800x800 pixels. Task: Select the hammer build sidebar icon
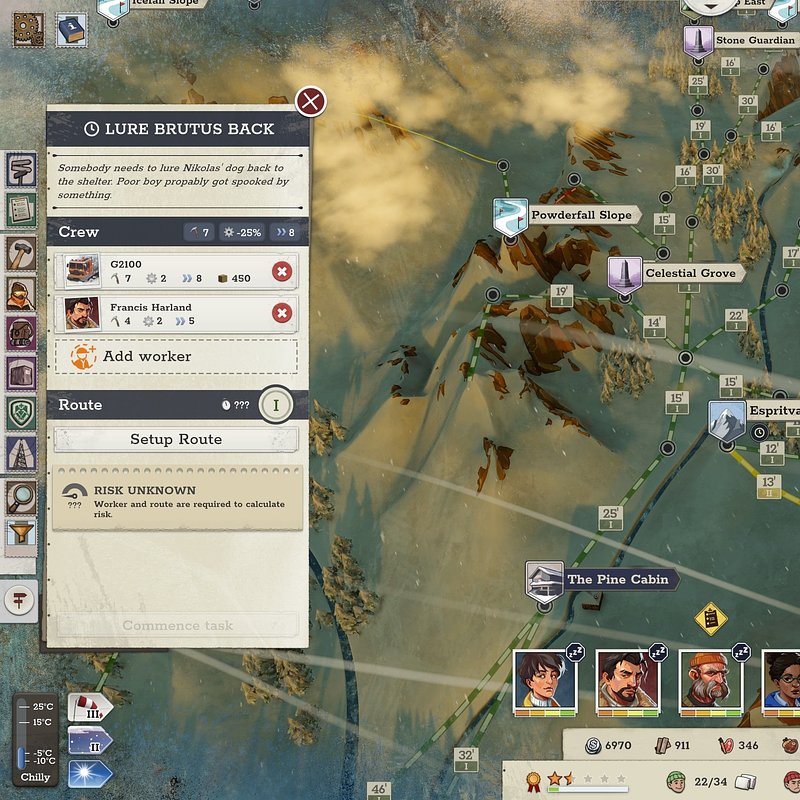pos(21,250)
